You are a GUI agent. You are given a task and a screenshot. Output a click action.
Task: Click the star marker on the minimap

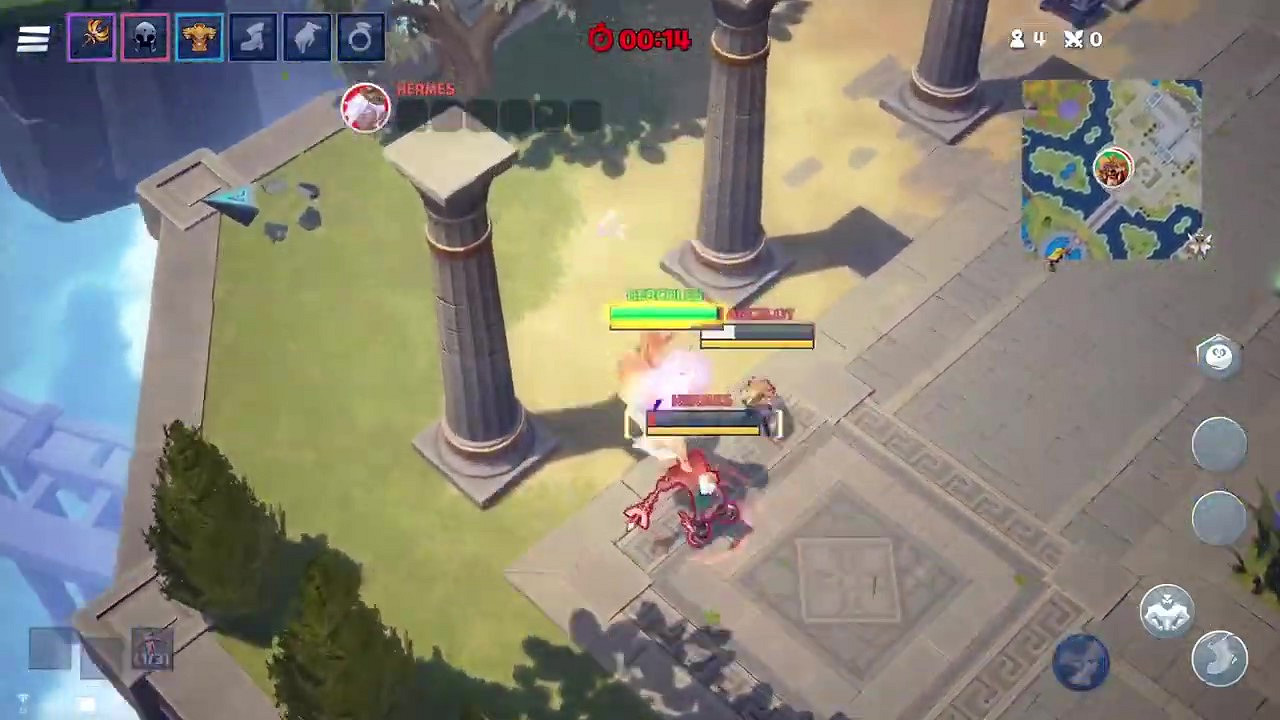pyautogui.click(x=1200, y=243)
